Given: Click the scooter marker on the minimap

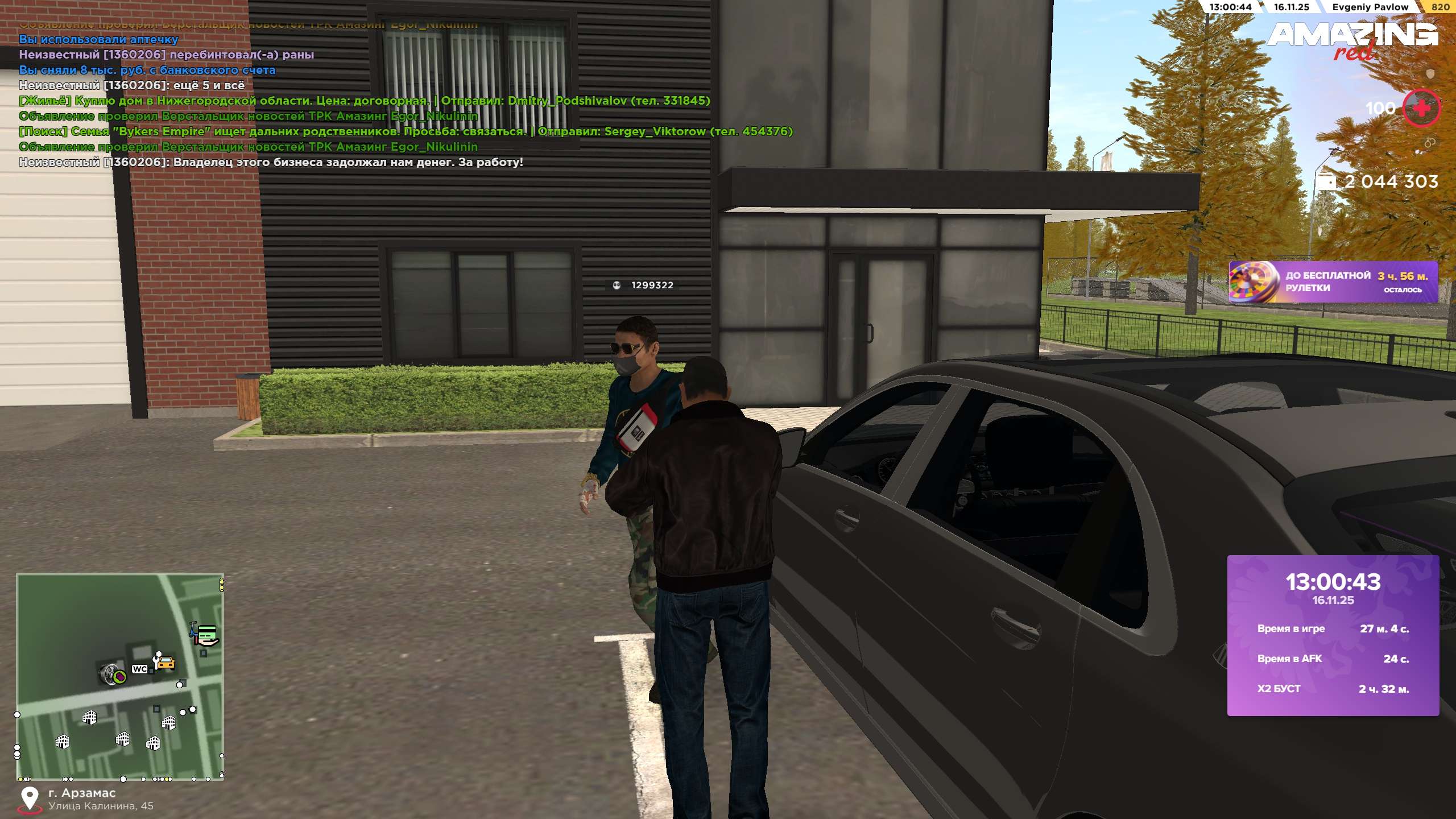Looking at the screenshot, I should pos(193,630).
